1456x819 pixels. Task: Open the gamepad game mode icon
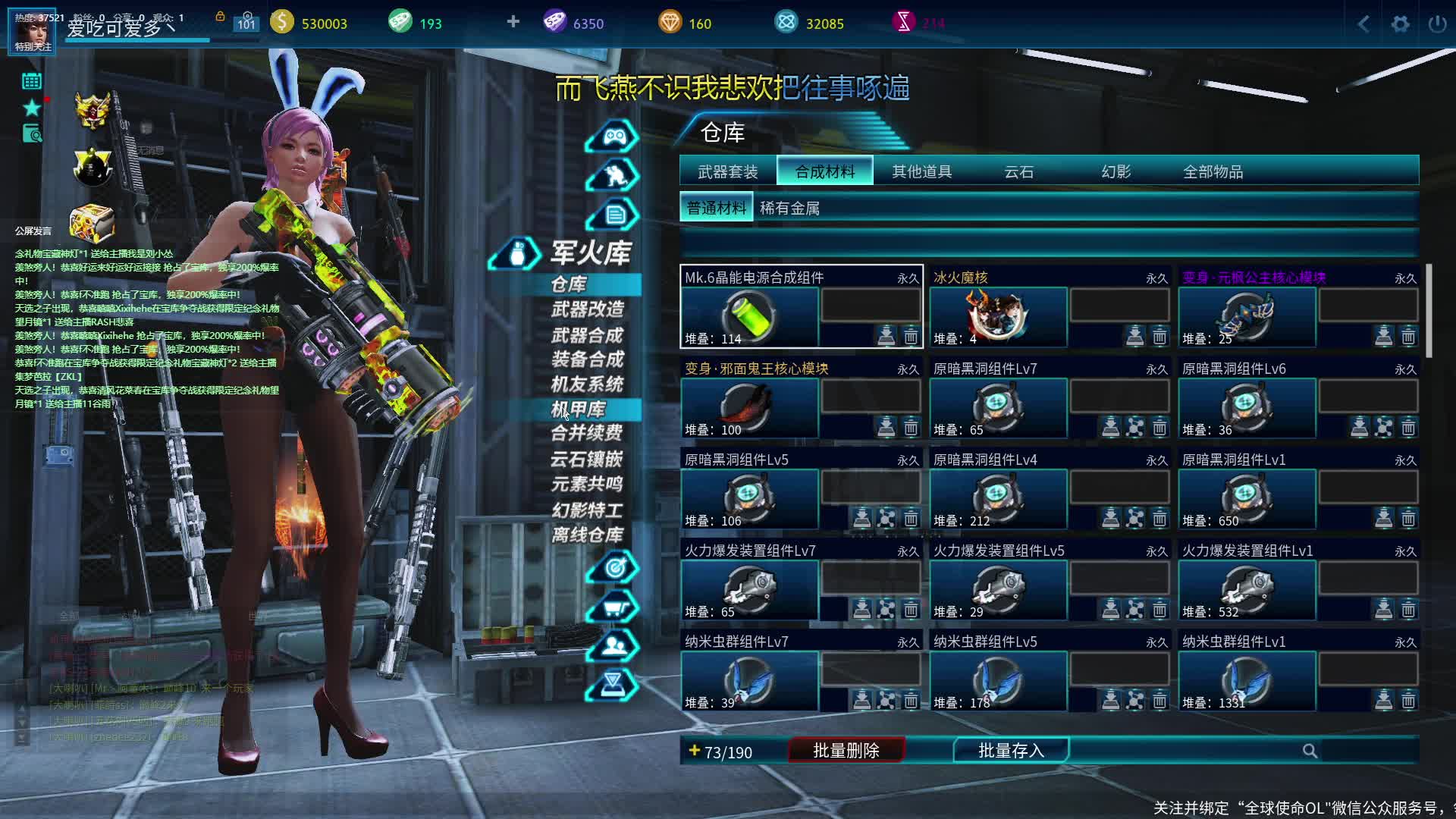coord(613,136)
